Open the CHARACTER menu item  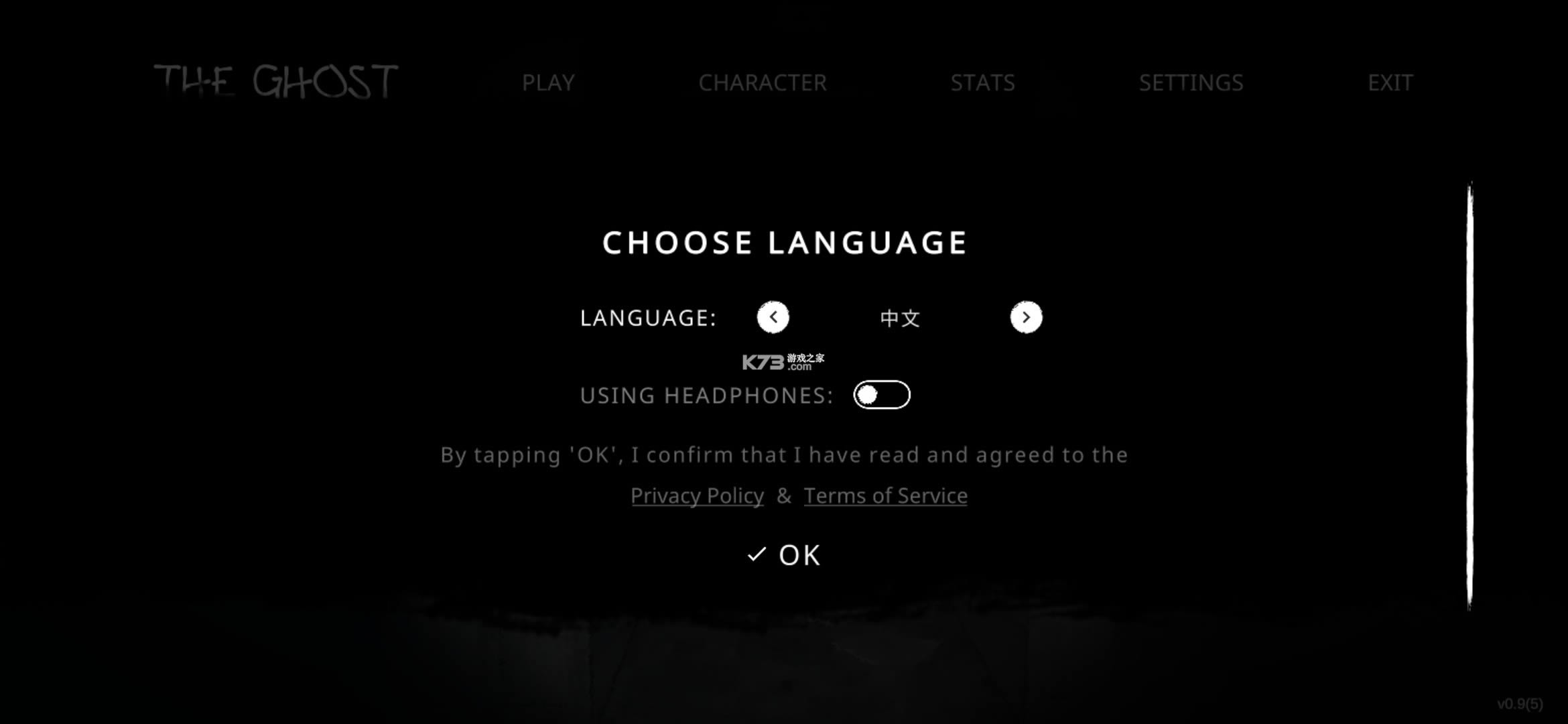tap(762, 82)
